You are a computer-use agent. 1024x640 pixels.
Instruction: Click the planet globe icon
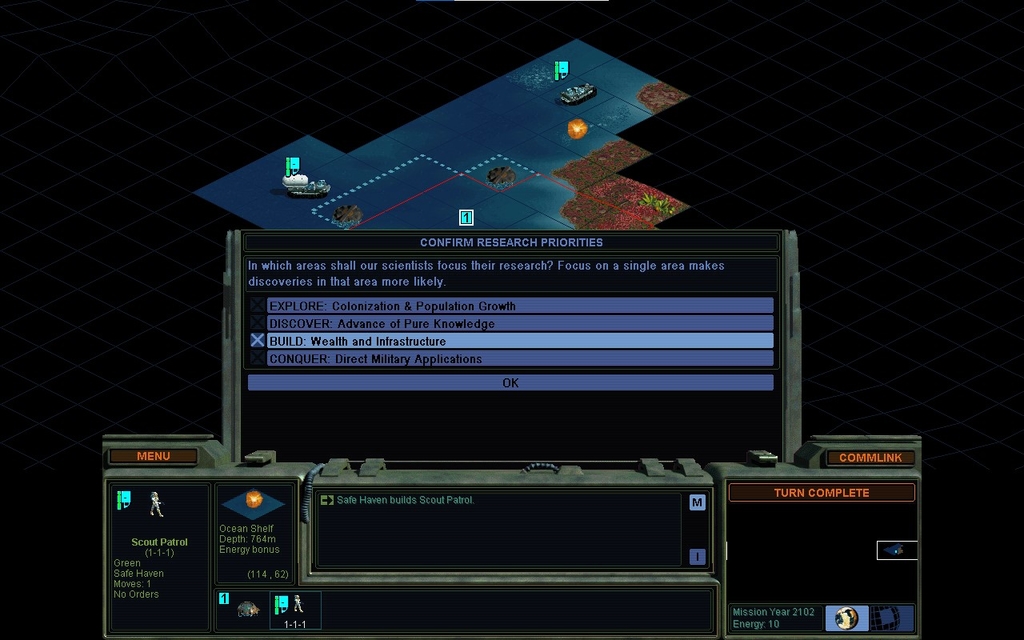[x=847, y=618]
